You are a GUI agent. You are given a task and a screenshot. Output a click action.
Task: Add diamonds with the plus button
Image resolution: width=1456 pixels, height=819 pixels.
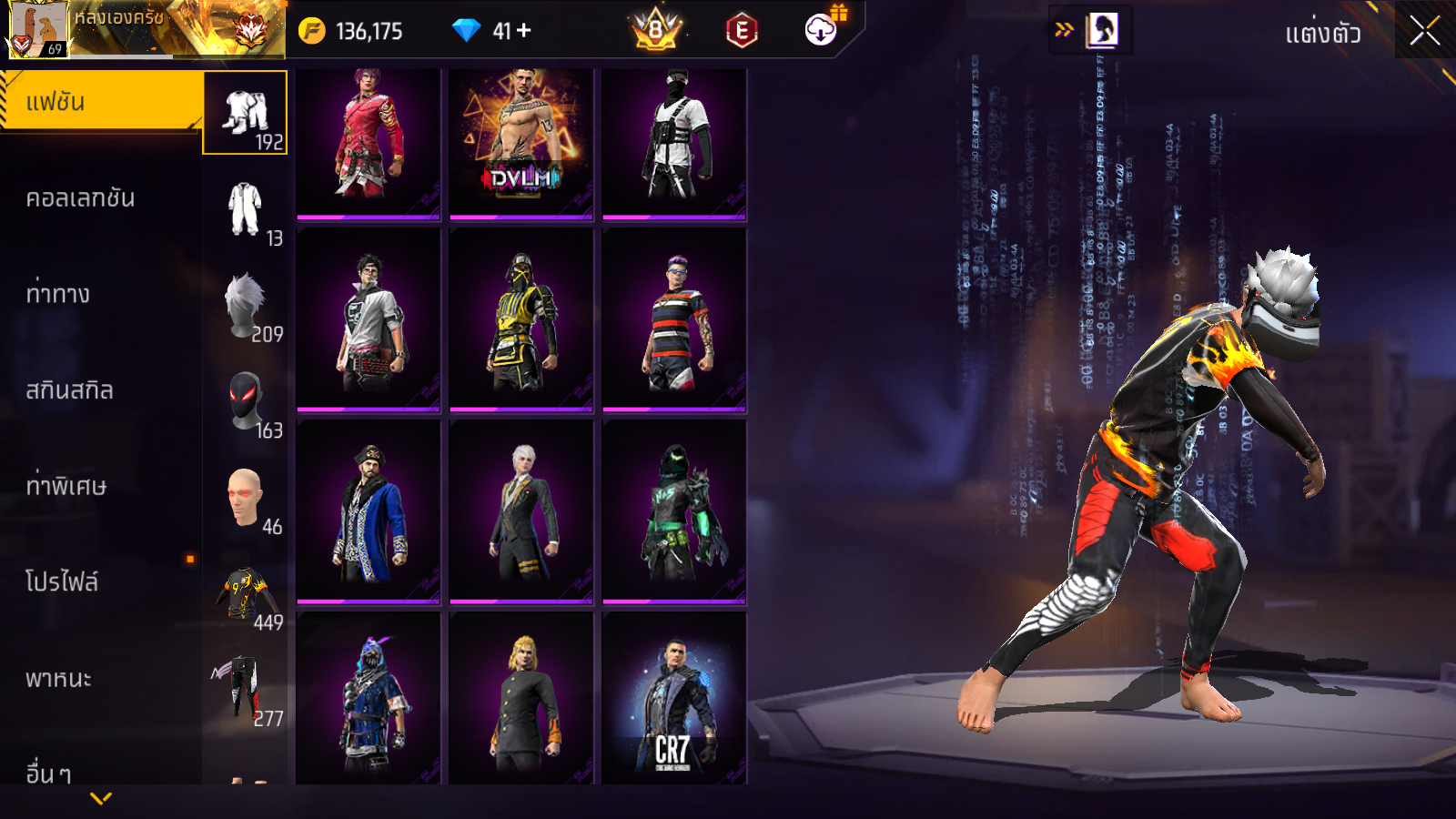(524, 31)
